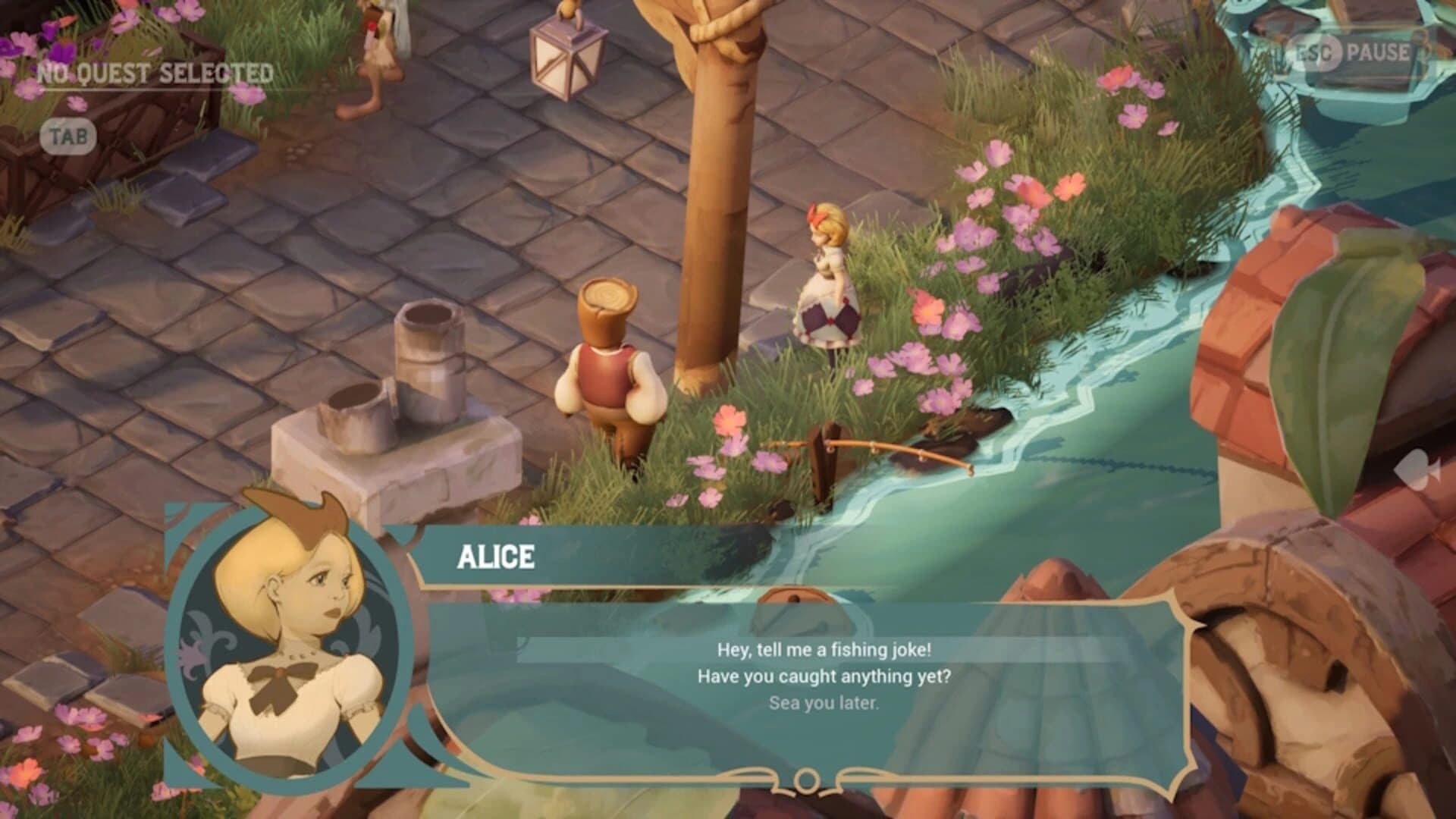Click the TAB key quest icon
This screenshot has width=1456, height=819.
[x=68, y=136]
